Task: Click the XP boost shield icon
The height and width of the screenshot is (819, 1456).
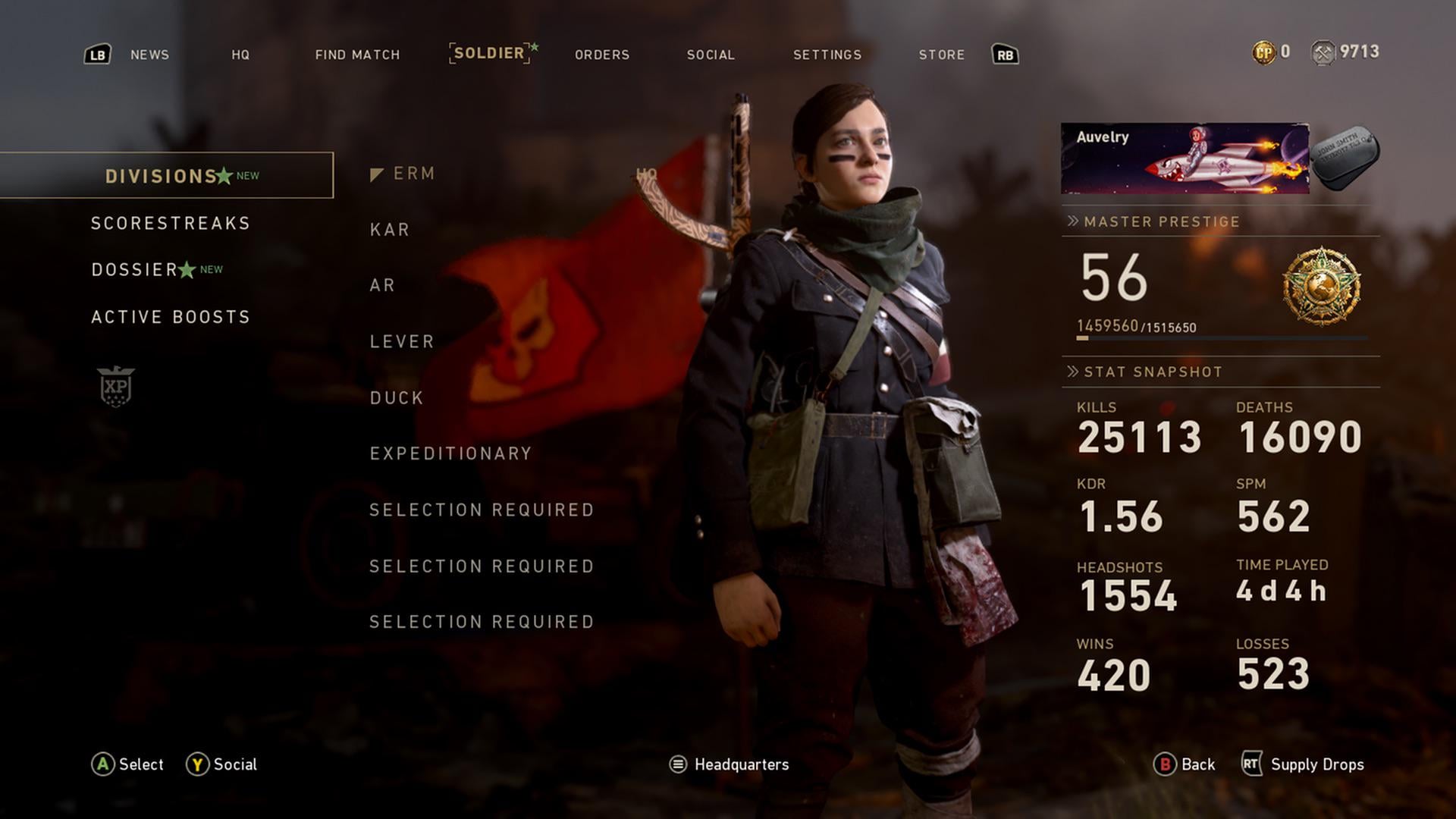Action: click(x=116, y=387)
